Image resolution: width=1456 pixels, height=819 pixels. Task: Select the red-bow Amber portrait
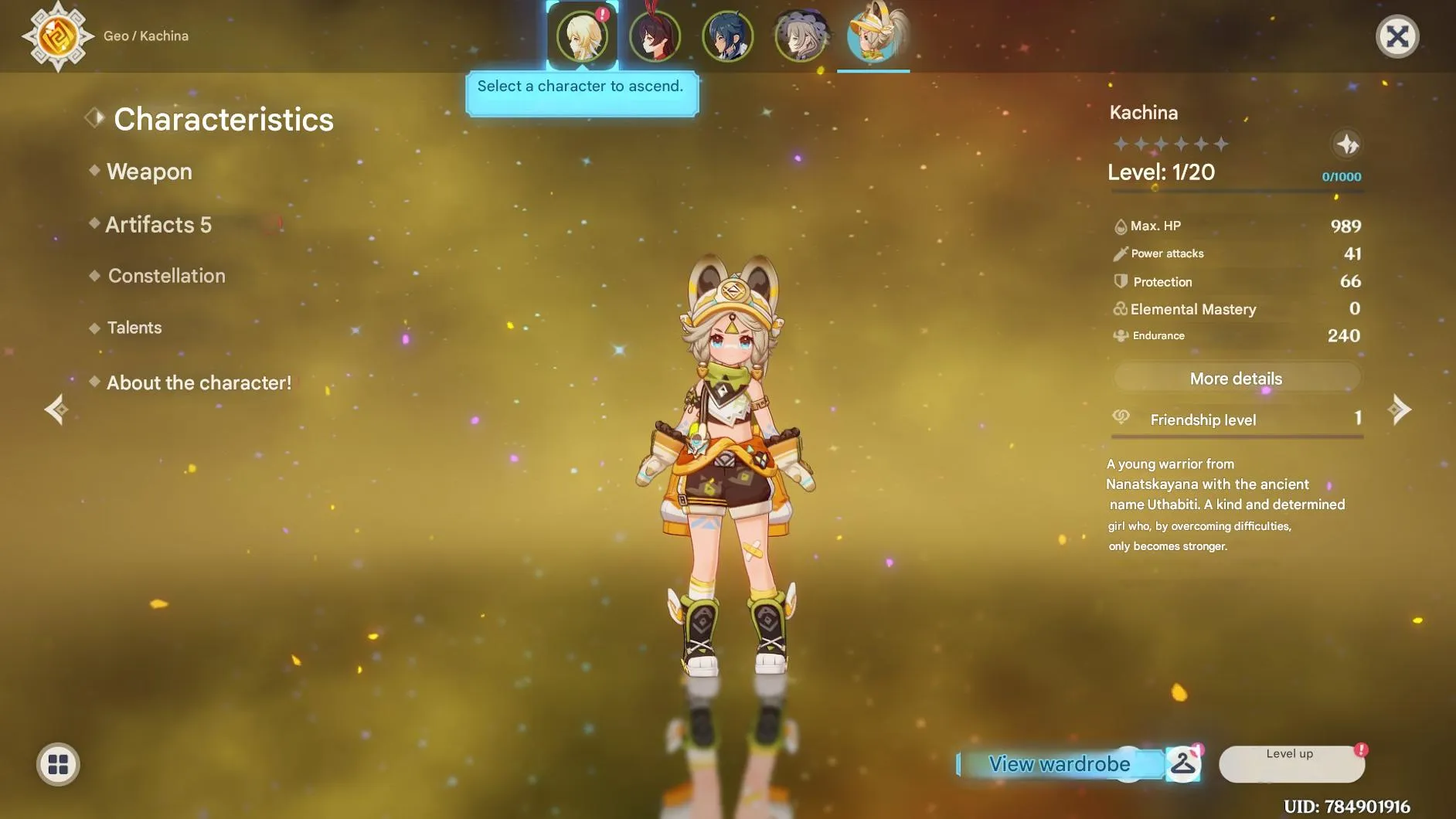(655, 36)
